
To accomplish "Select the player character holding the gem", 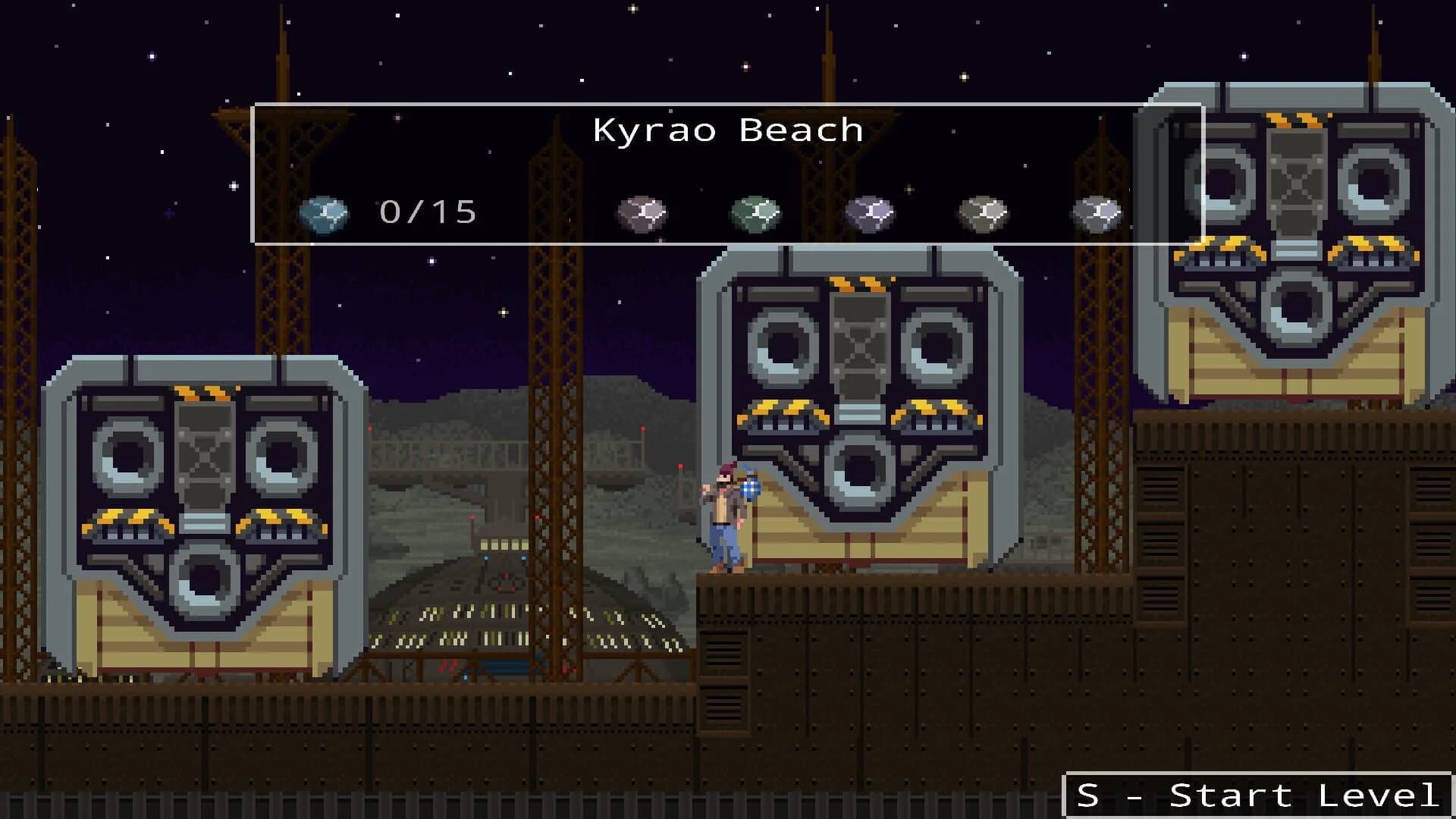I will click(724, 516).
